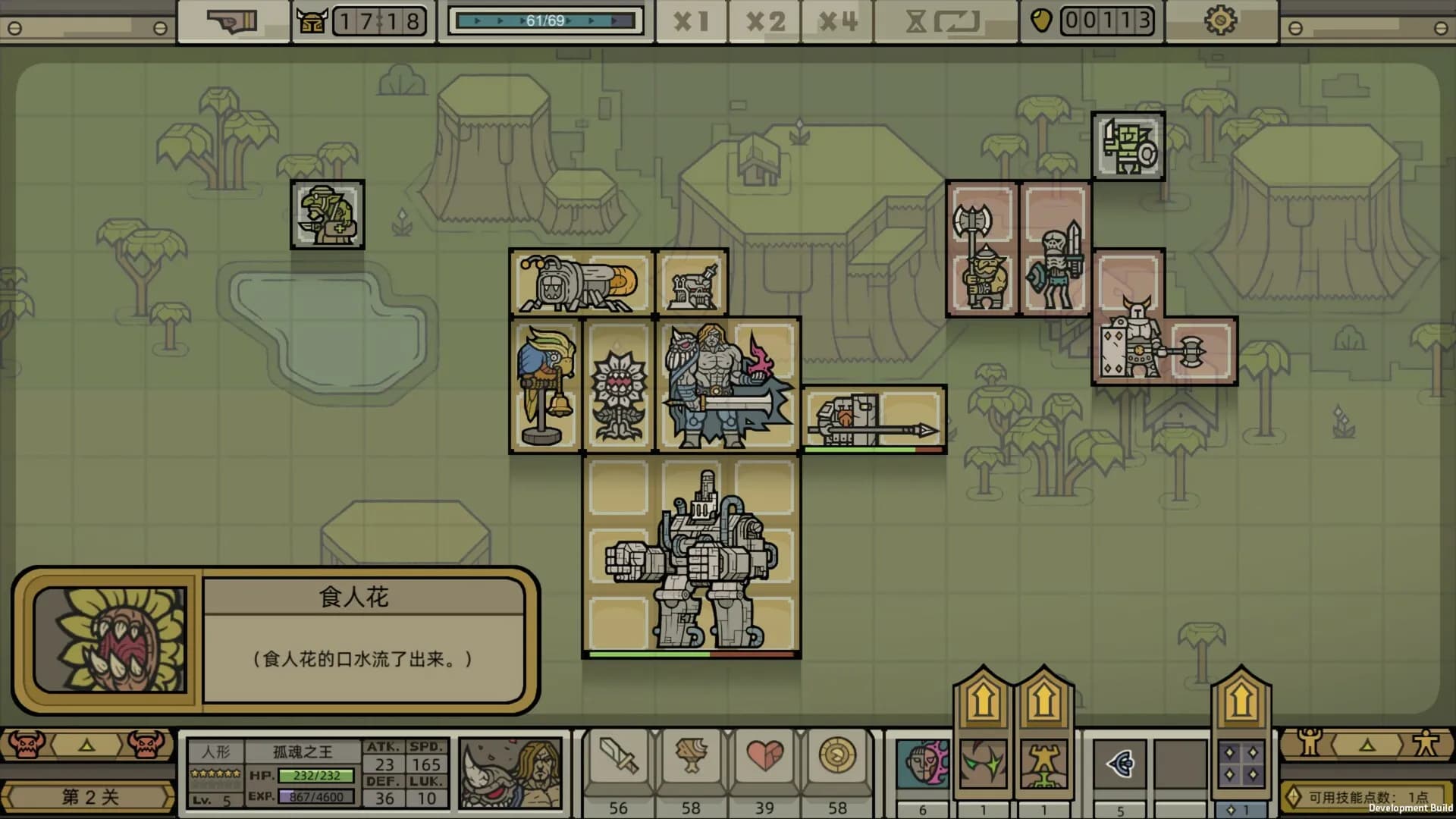This screenshot has height=819, width=1456.
Task: Toggle the hourglass loop button
Action: [x=943, y=21]
